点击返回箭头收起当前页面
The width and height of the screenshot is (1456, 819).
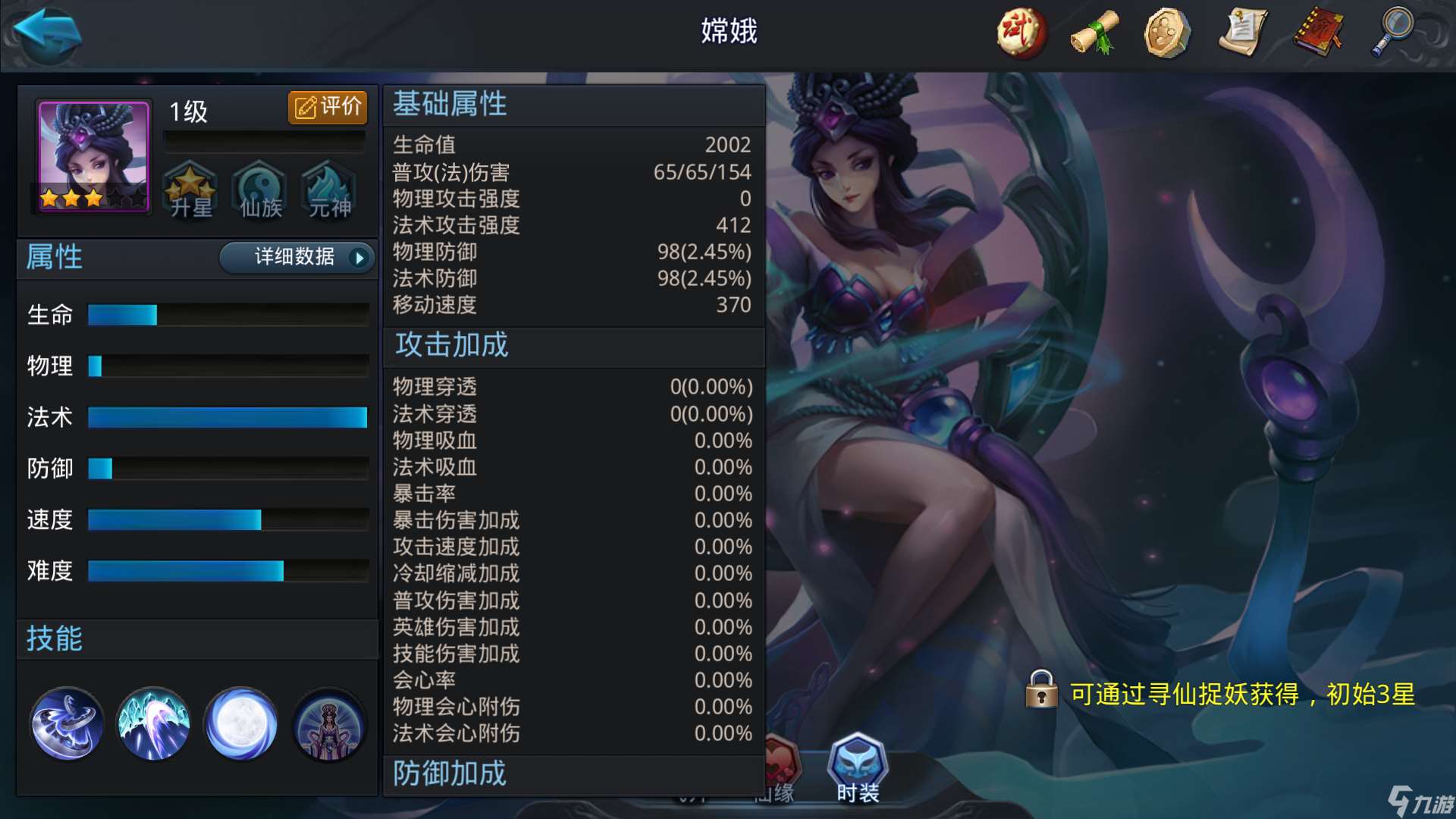point(43,34)
